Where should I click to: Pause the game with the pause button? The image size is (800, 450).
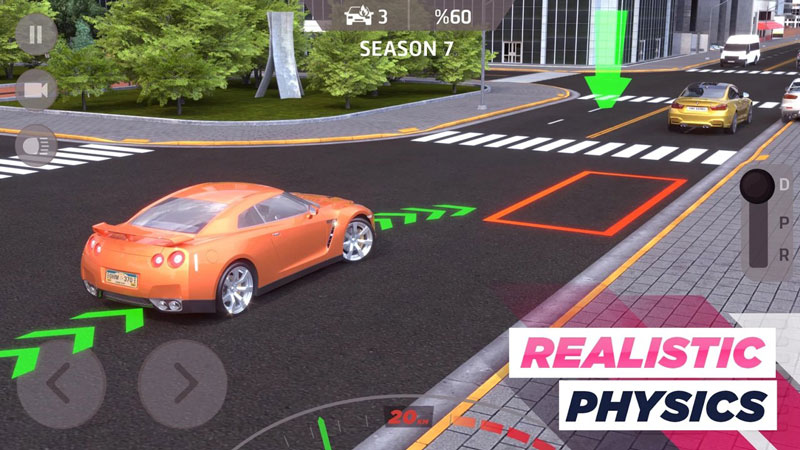coord(37,35)
